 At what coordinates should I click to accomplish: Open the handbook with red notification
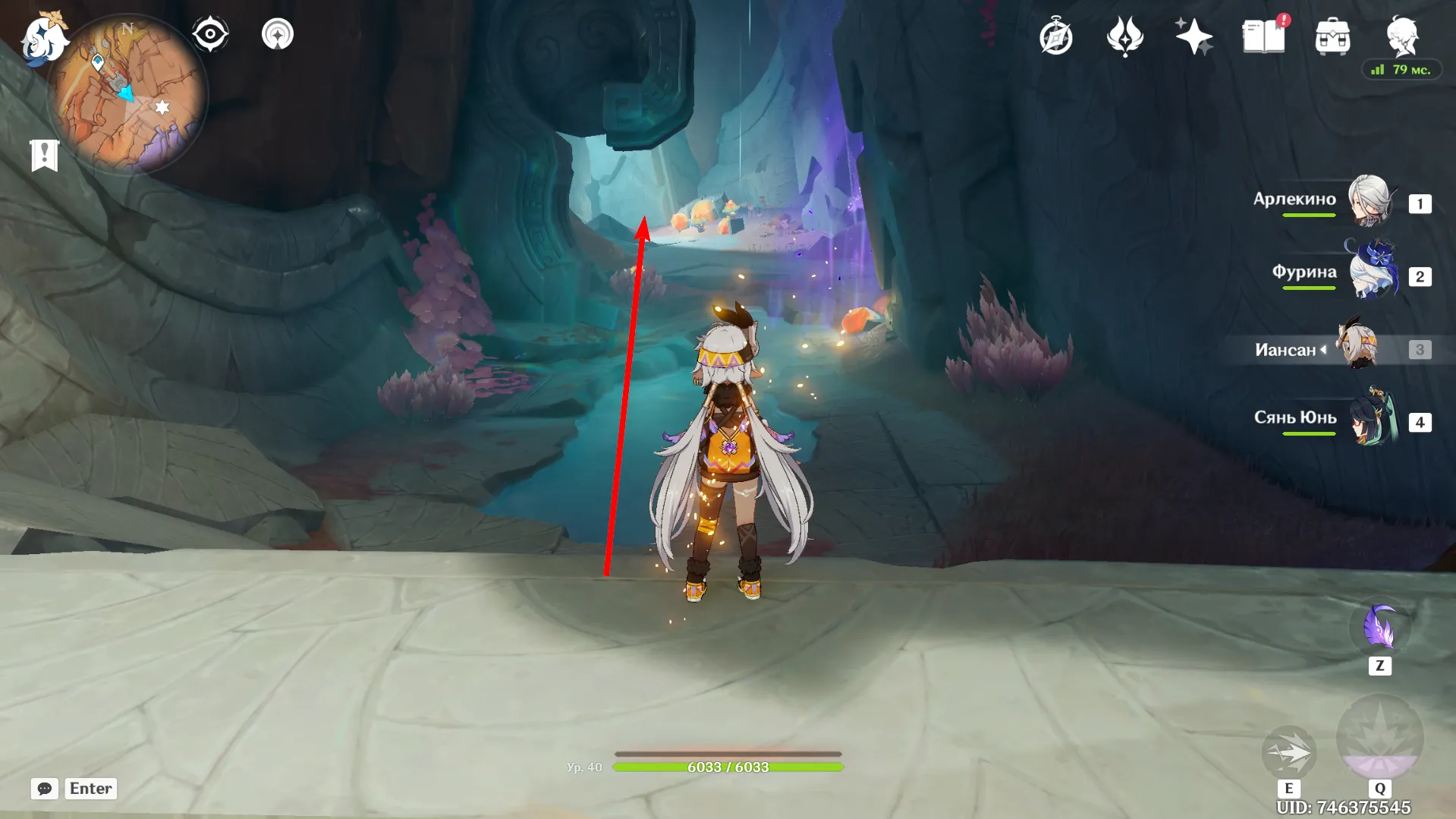pyautogui.click(x=1263, y=36)
